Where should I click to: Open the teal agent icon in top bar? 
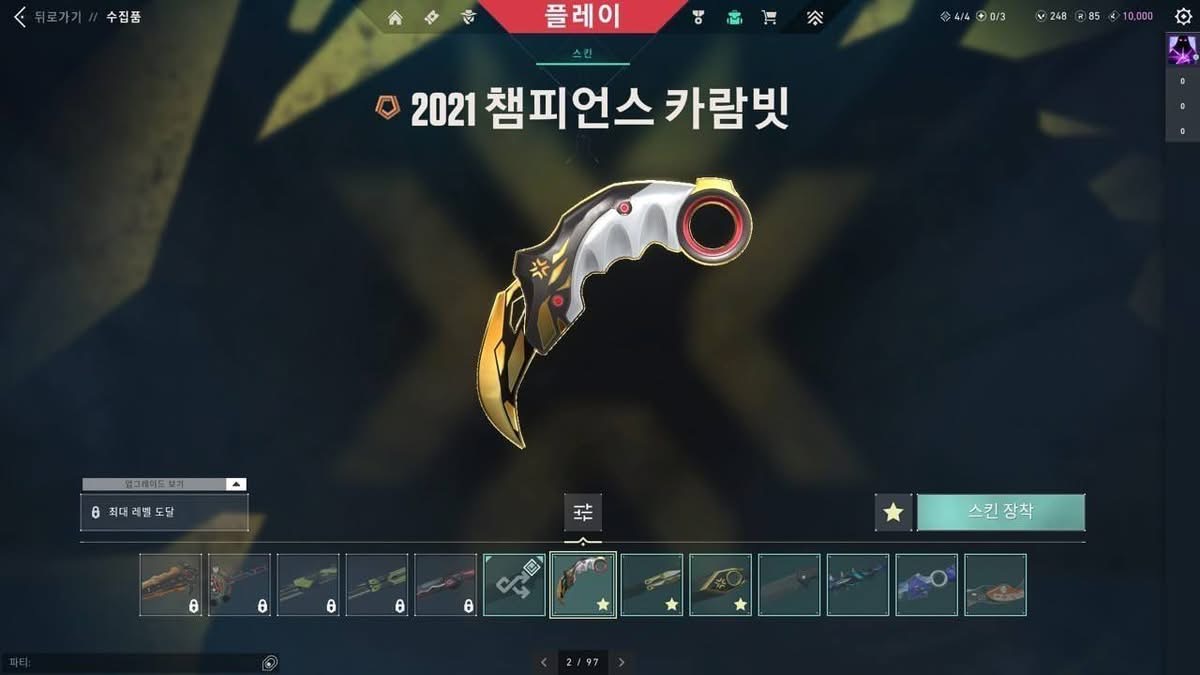click(735, 17)
